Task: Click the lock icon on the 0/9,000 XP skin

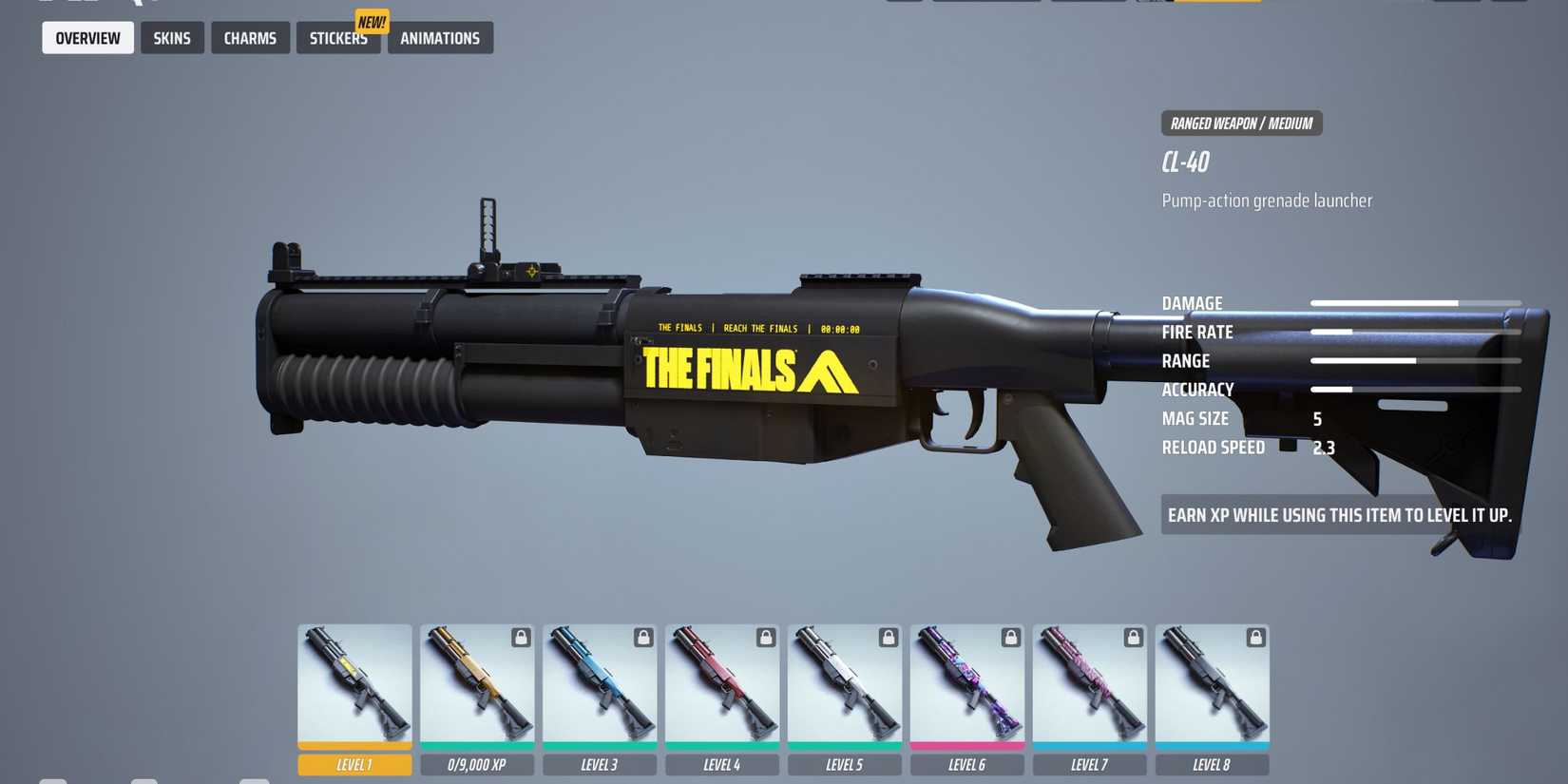Action: coord(520,638)
